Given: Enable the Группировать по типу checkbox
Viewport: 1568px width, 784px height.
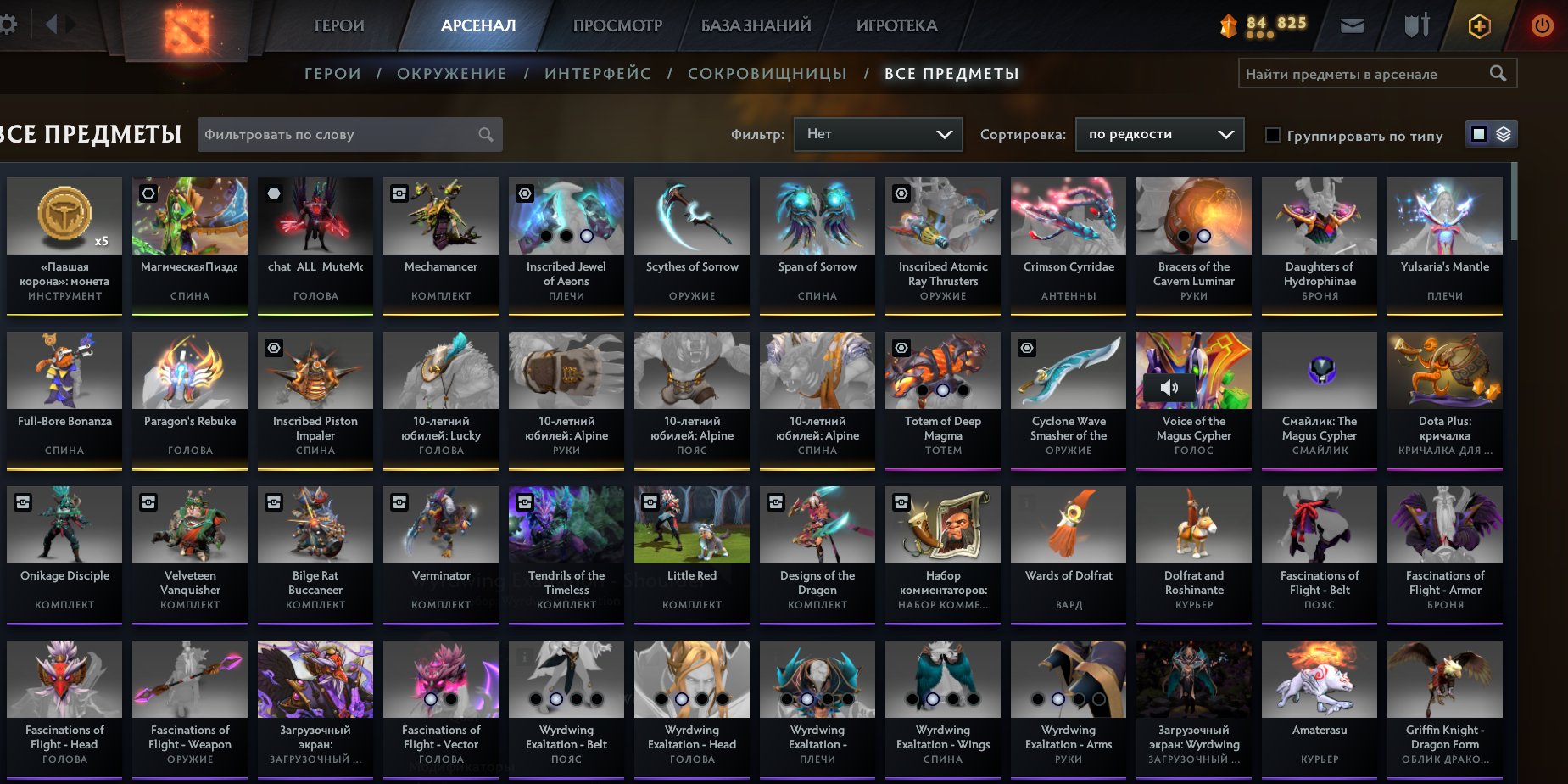Looking at the screenshot, I should [x=1271, y=135].
